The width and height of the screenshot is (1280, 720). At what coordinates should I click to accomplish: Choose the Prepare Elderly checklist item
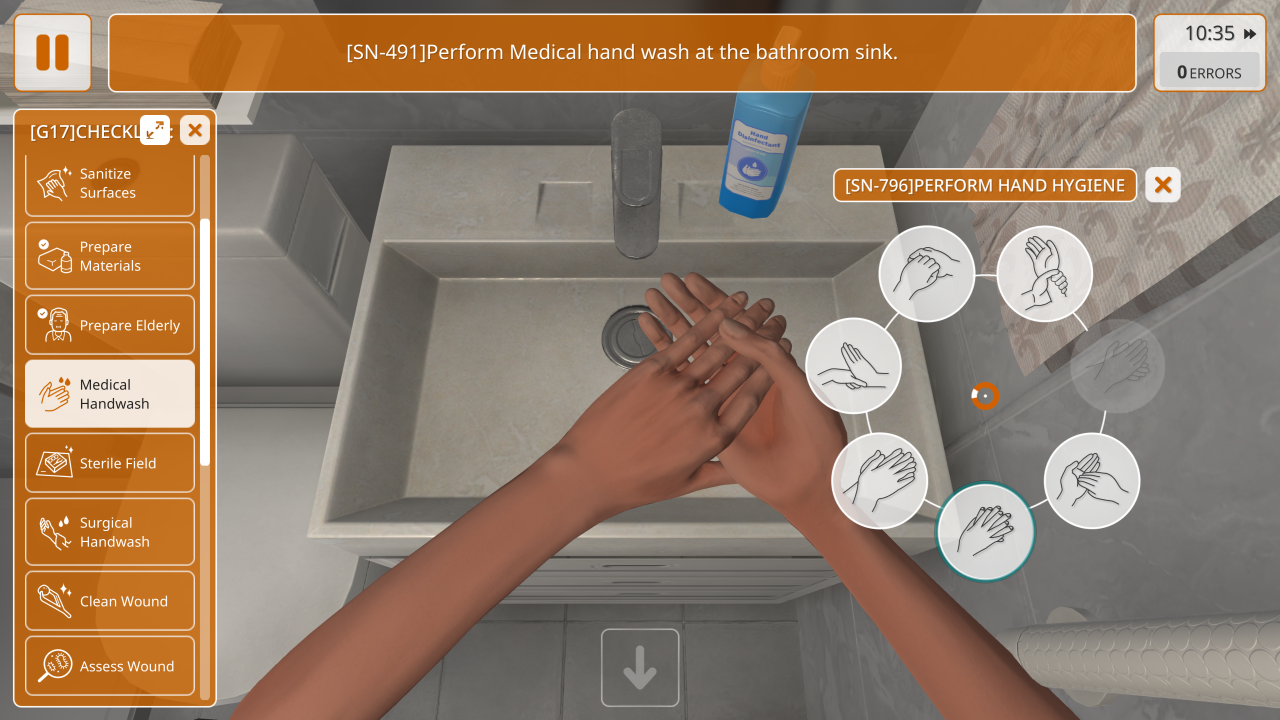click(110, 325)
